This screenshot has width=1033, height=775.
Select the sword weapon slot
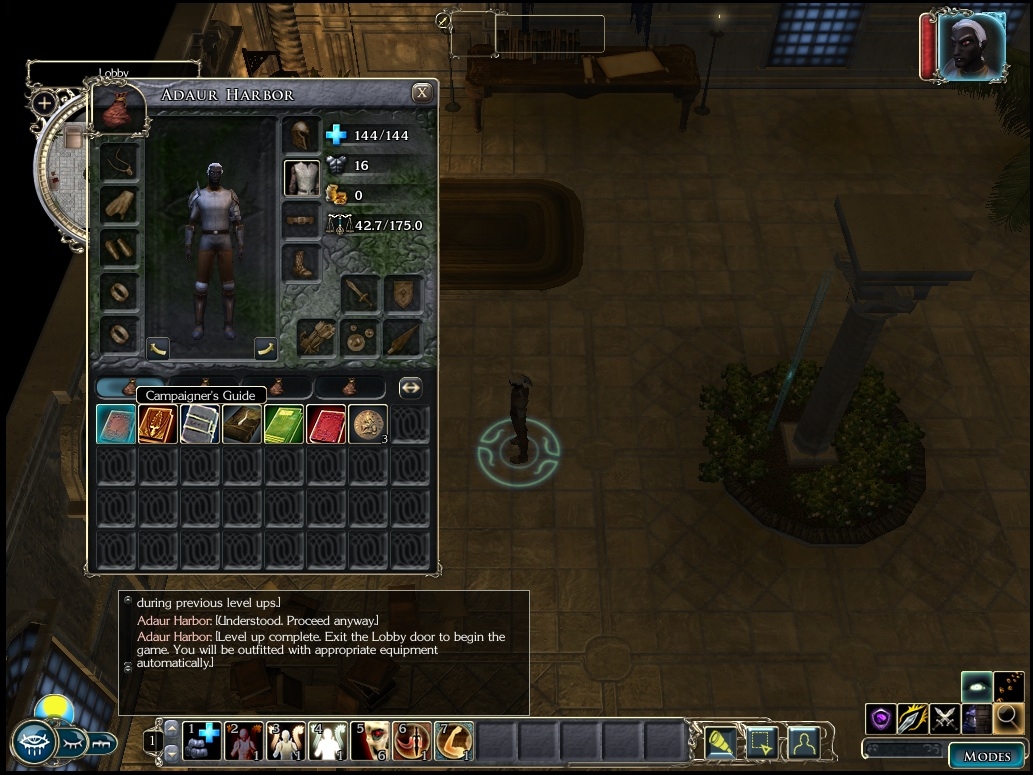(360, 293)
